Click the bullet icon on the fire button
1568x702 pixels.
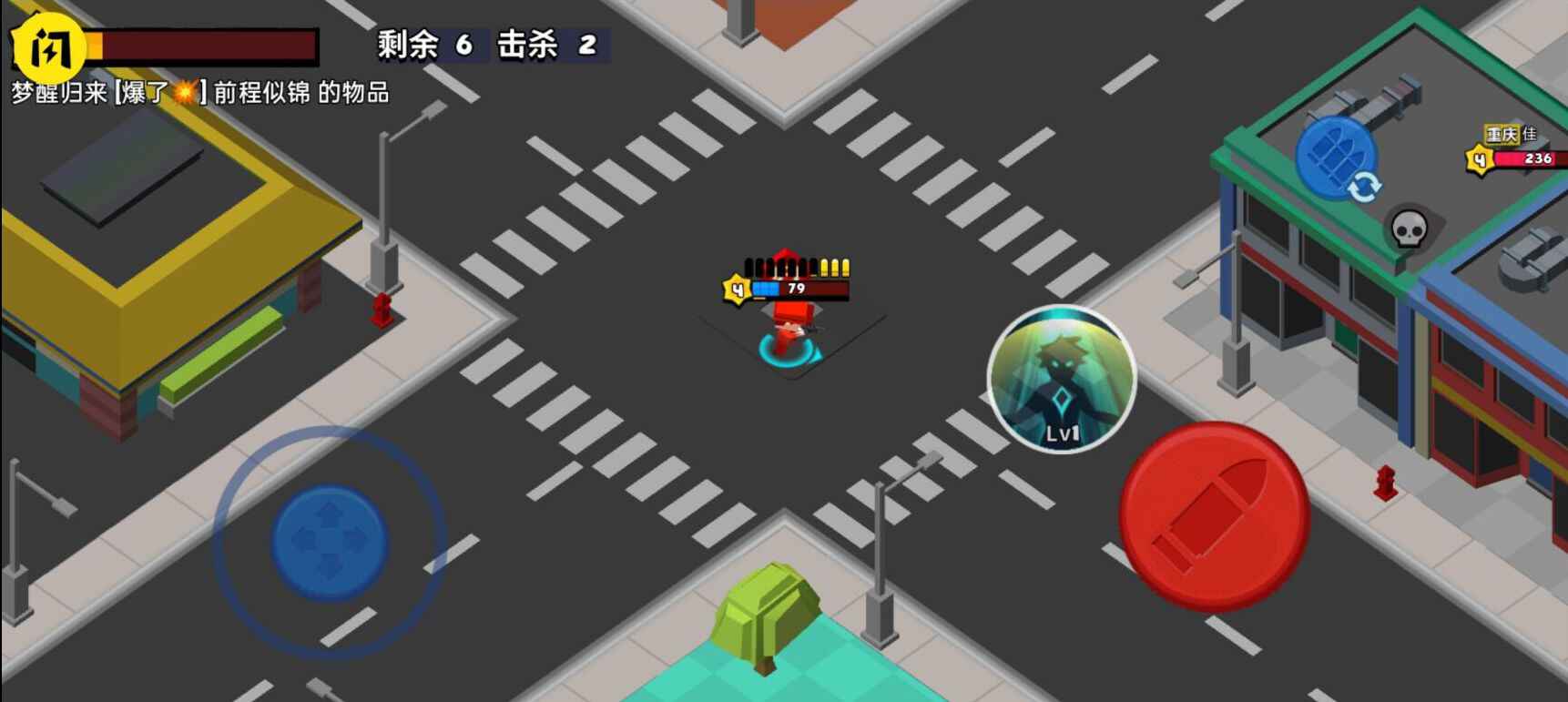coord(1211,517)
